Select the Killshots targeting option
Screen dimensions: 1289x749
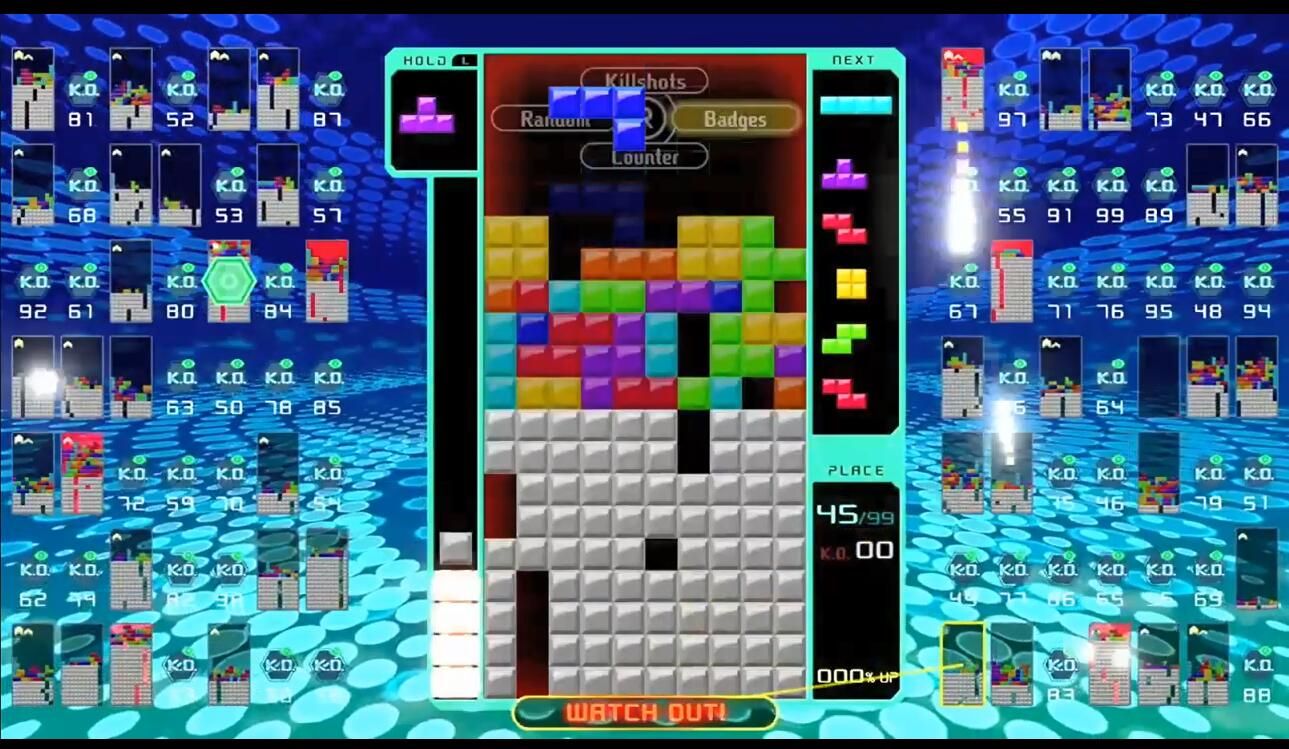click(644, 80)
